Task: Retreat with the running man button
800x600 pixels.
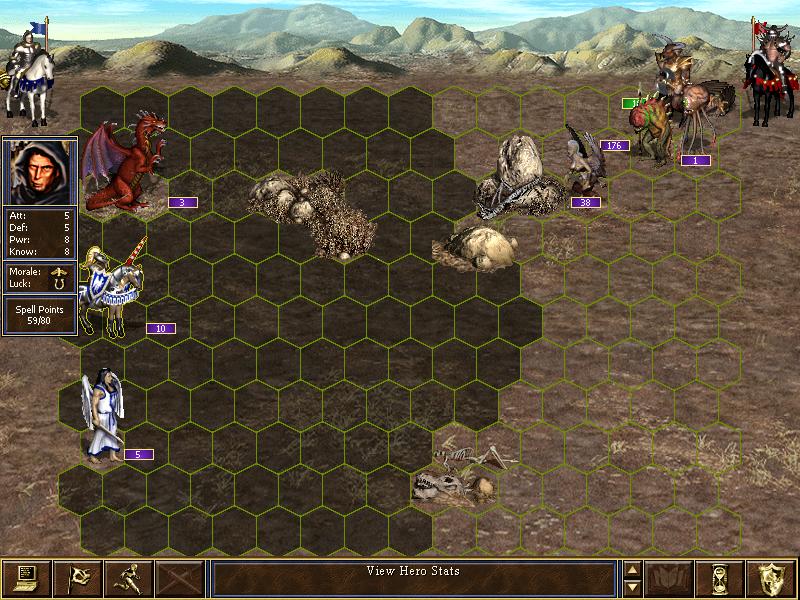Action: (x=128, y=578)
